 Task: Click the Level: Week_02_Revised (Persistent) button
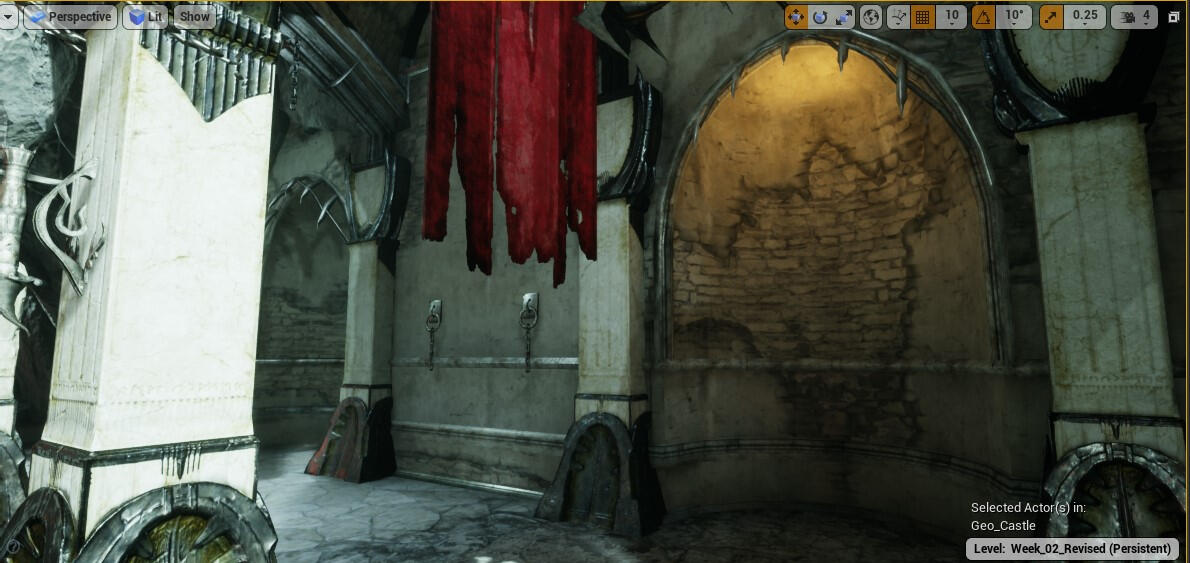[x=1072, y=549]
